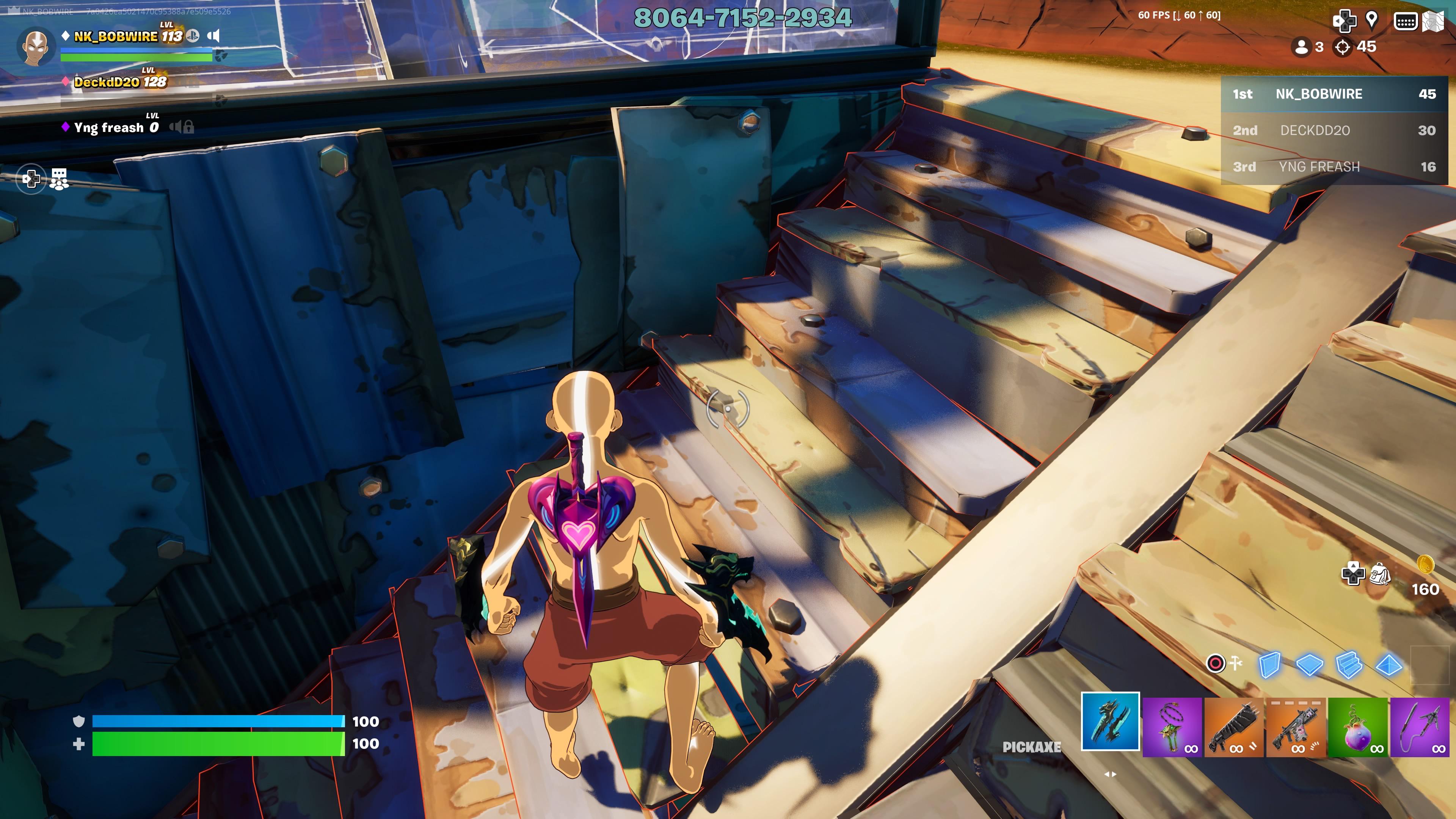This screenshot has width=1456, height=819.
Task: Select the floor building piece
Action: [1309, 665]
